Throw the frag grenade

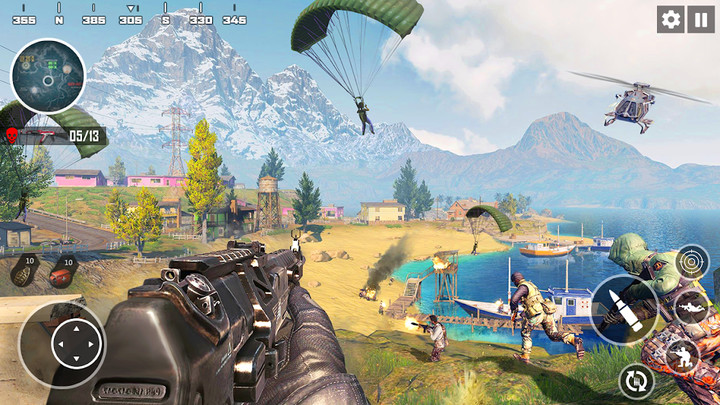27,270
